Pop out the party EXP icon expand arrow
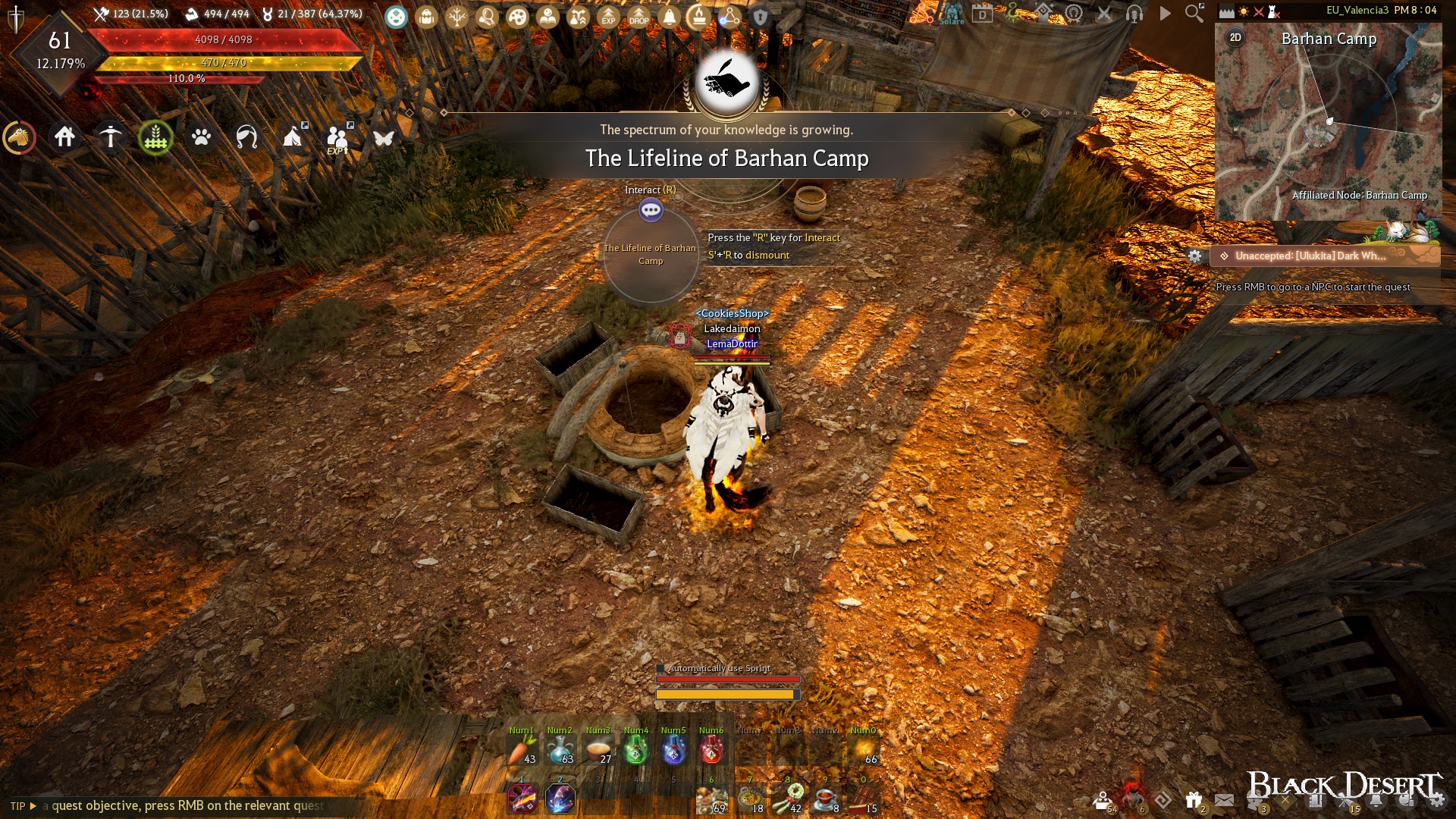Image resolution: width=1456 pixels, height=819 pixels. tap(350, 125)
